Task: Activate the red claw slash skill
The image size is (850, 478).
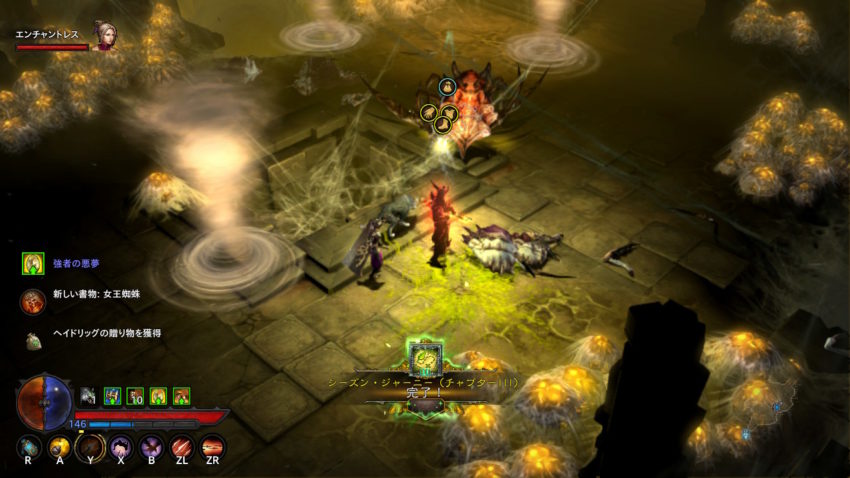Action: tap(182, 447)
